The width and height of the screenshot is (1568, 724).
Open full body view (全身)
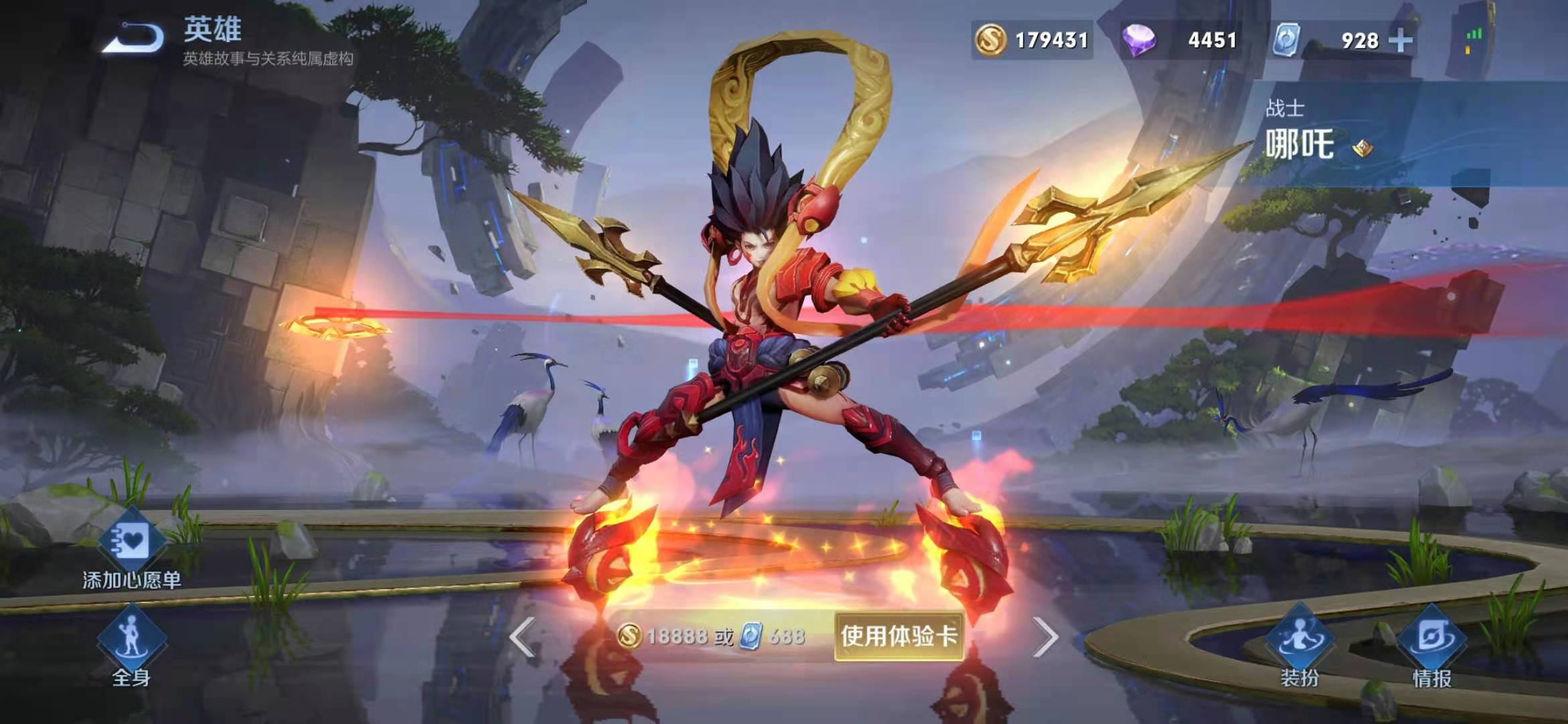[131, 647]
